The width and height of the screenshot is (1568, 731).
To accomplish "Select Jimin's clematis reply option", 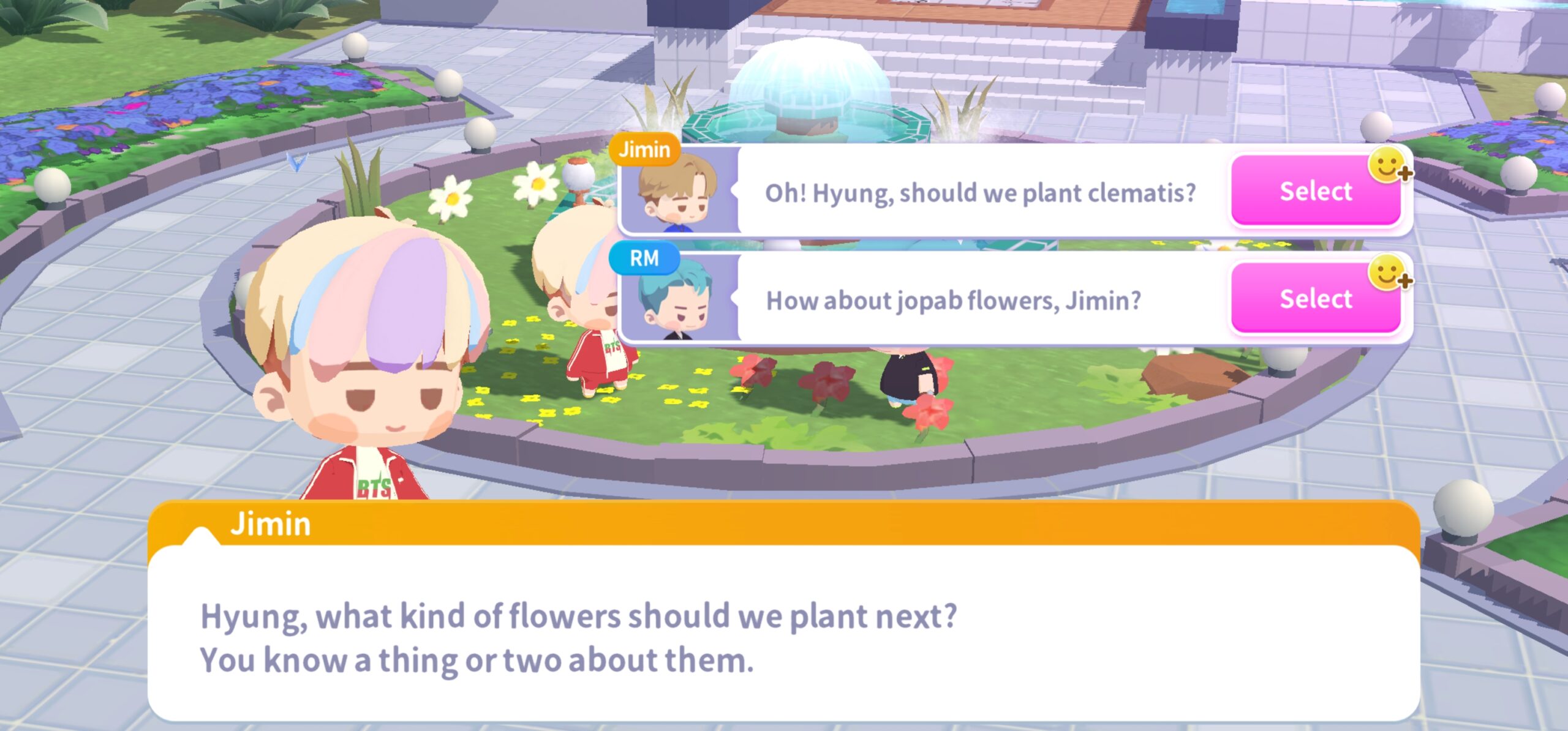I will pyautogui.click(x=1315, y=191).
